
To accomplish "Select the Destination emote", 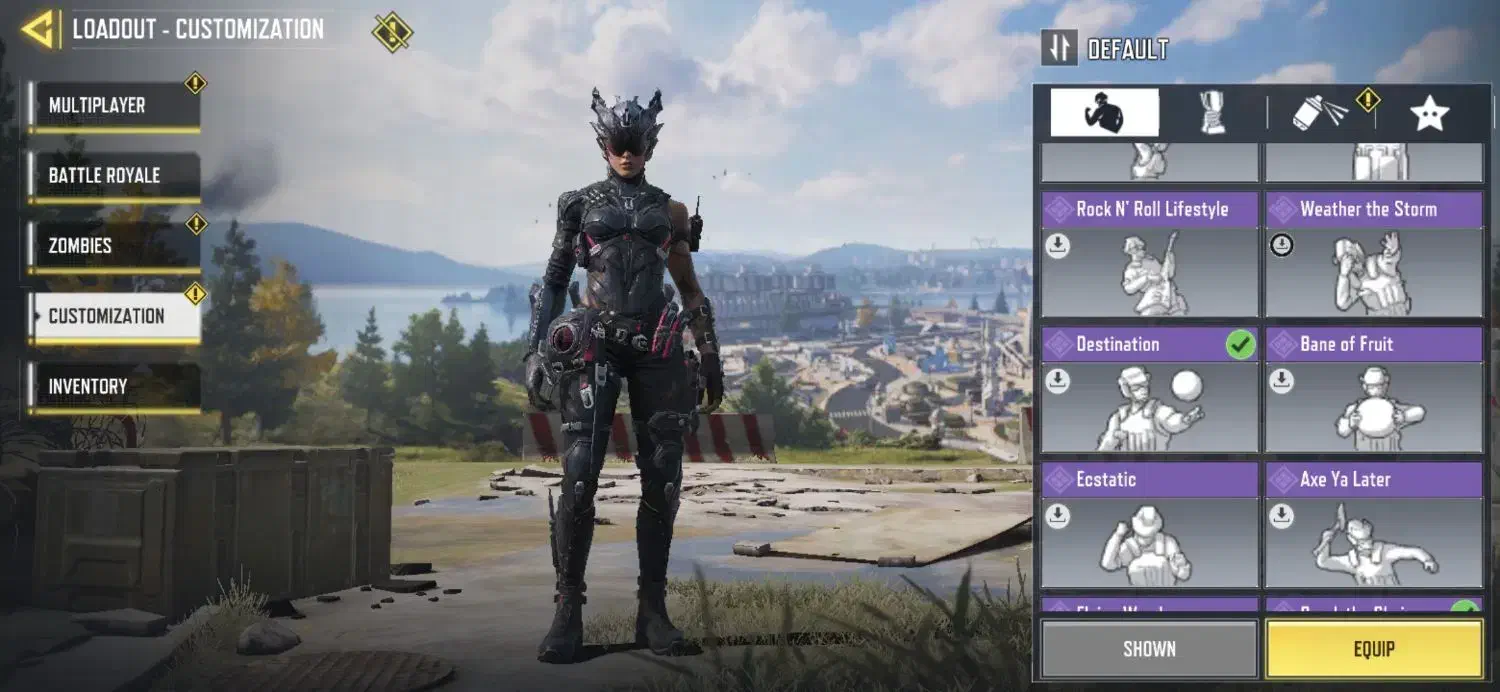I will 1149,391.
